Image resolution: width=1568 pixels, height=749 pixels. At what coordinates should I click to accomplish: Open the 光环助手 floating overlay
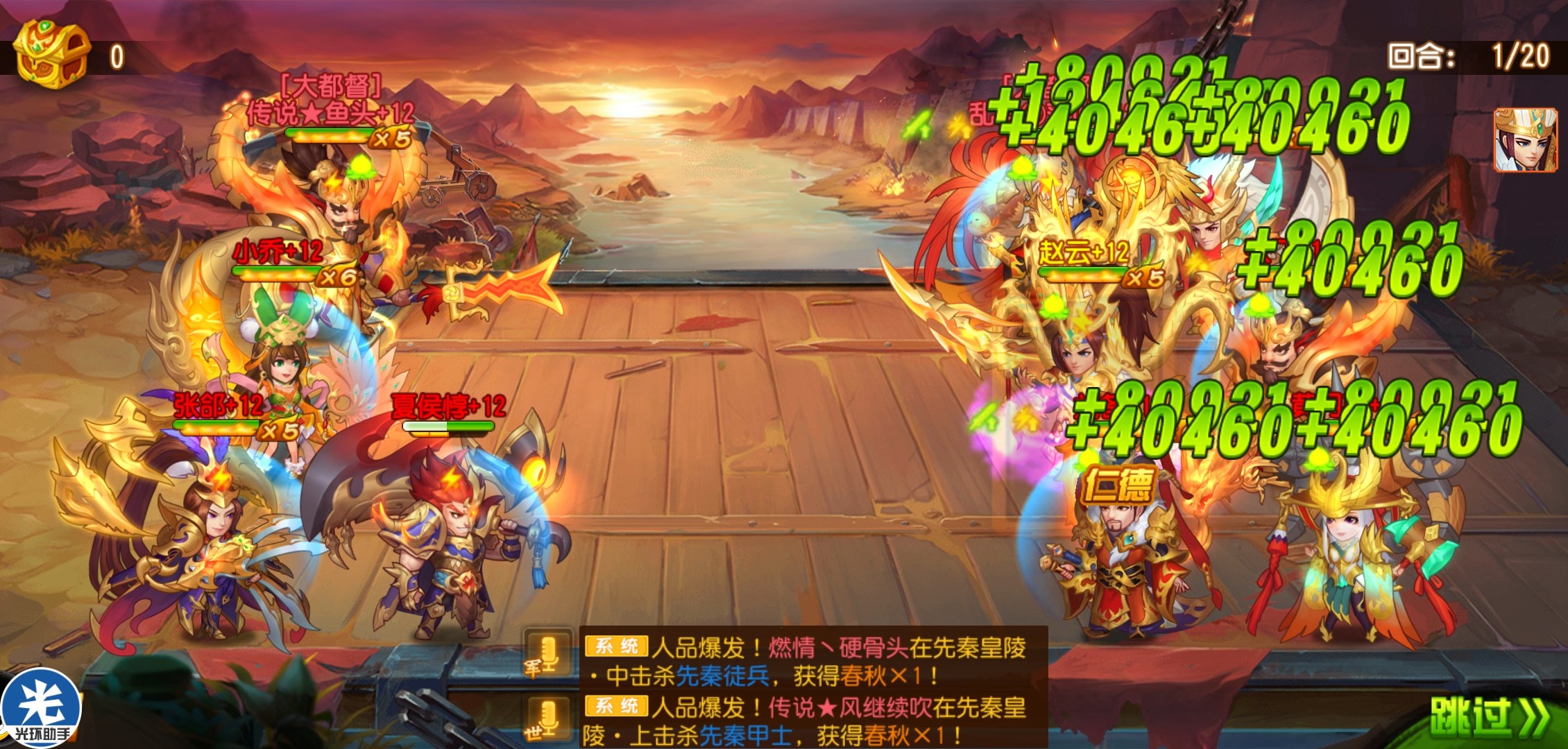(x=42, y=709)
